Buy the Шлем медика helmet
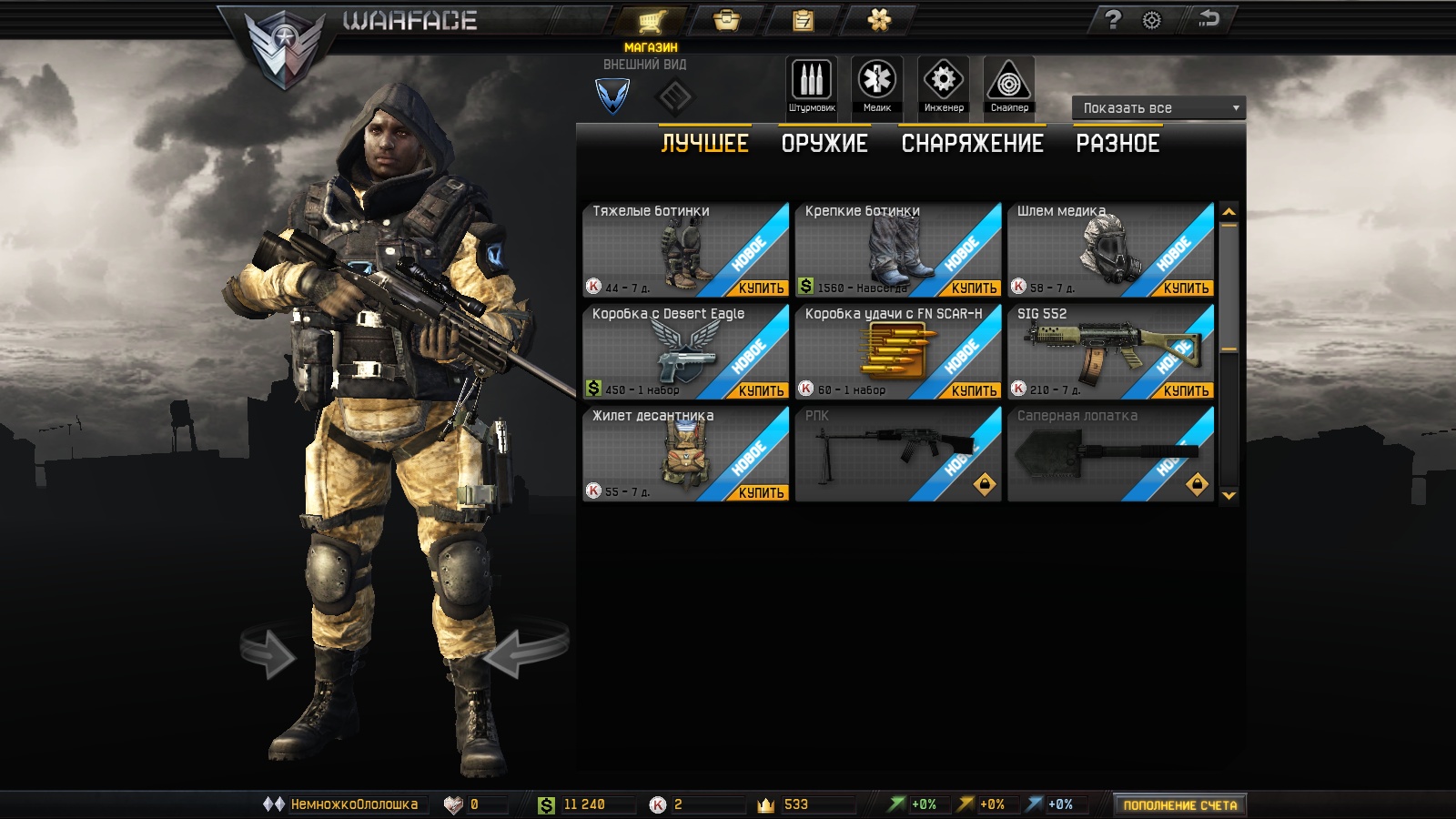Viewport: 1456px width, 819px height. (x=1186, y=288)
